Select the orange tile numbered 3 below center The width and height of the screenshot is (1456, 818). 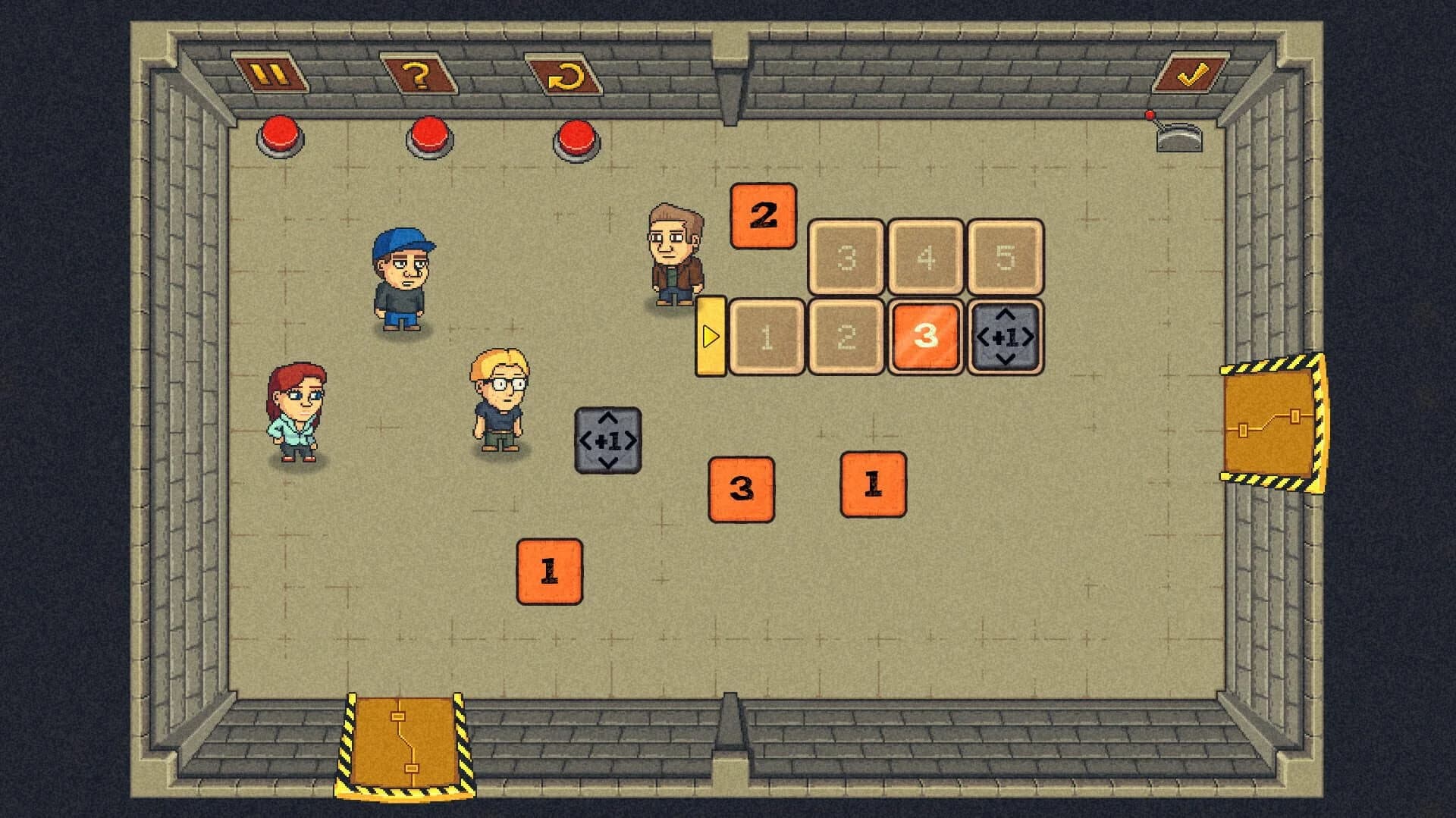(x=741, y=490)
